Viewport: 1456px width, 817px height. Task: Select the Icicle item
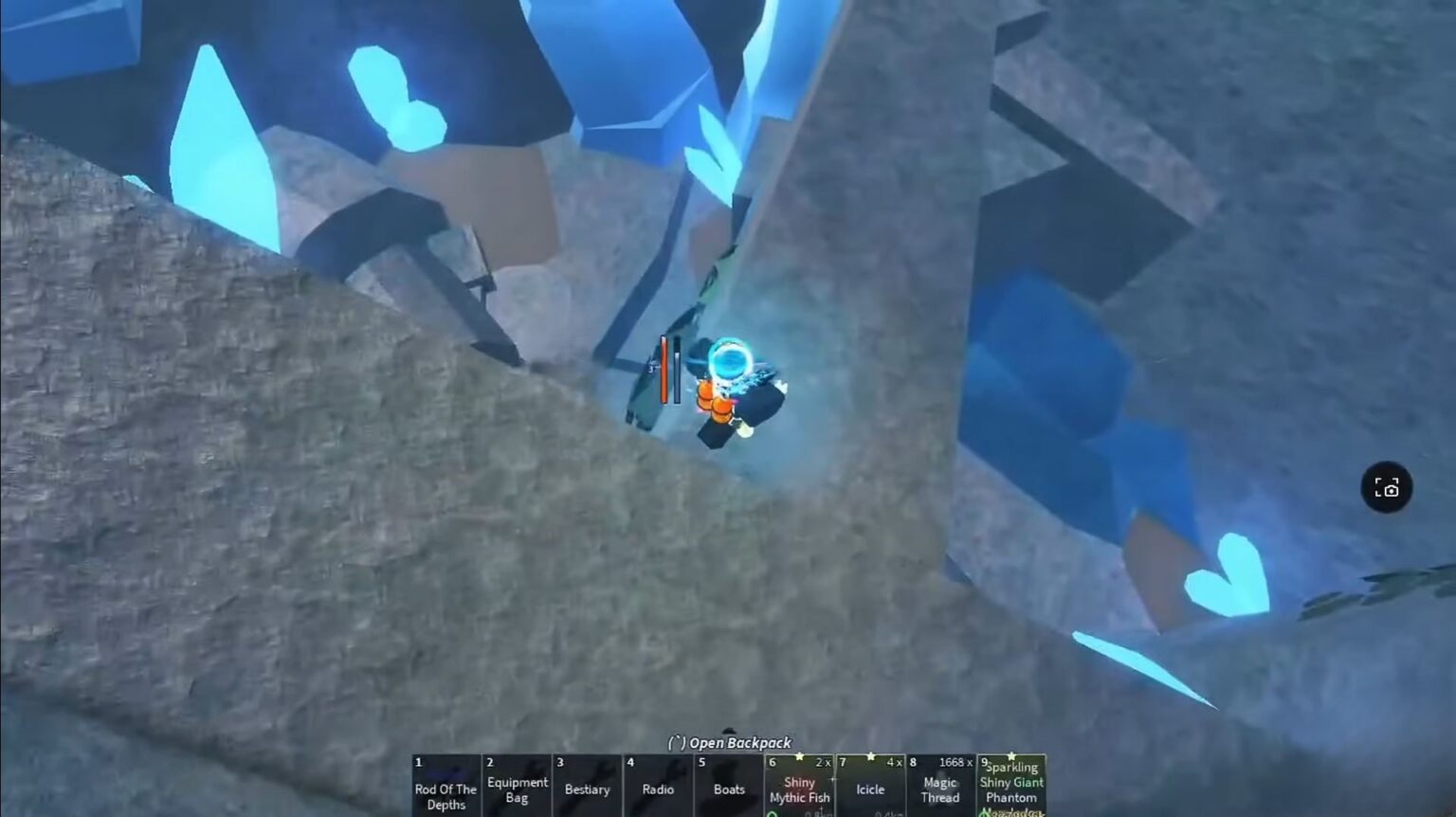869,789
